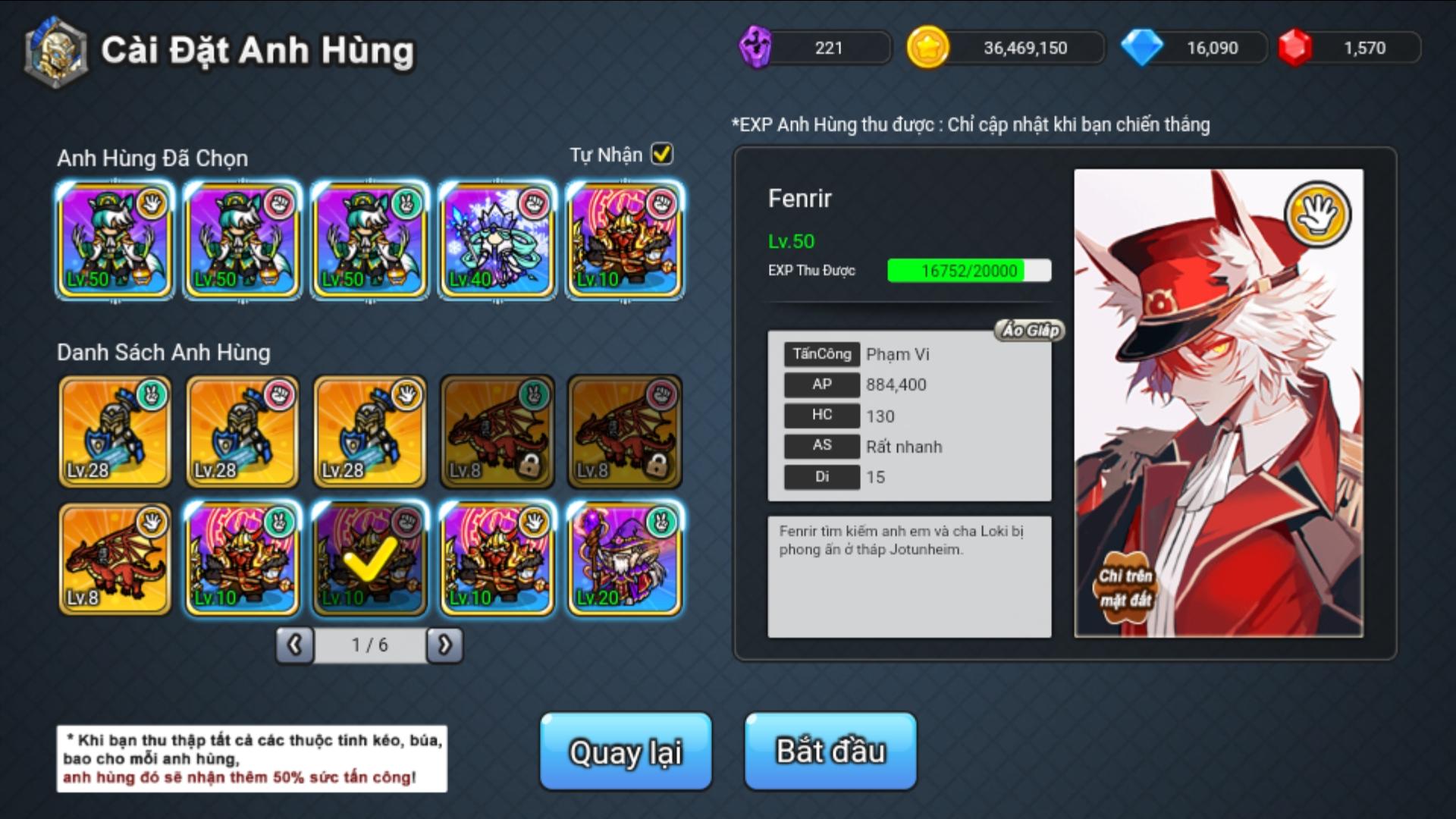The image size is (1456, 819).
Task: Click the purple soul gem currency icon
Action: (x=755, y=47)
